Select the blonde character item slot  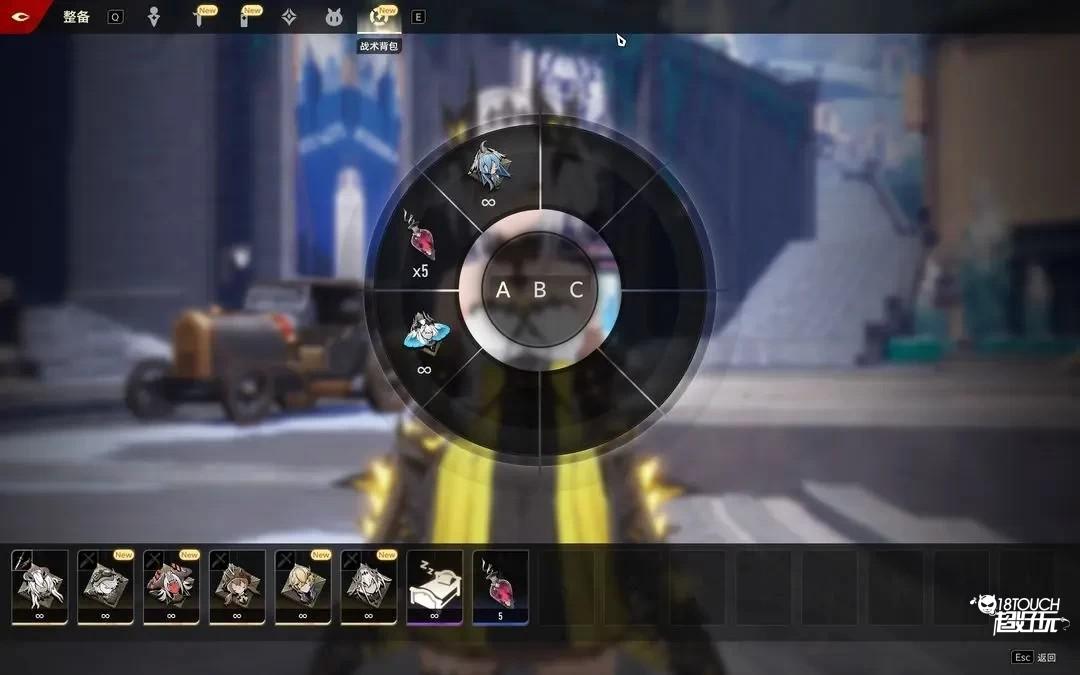303,586
